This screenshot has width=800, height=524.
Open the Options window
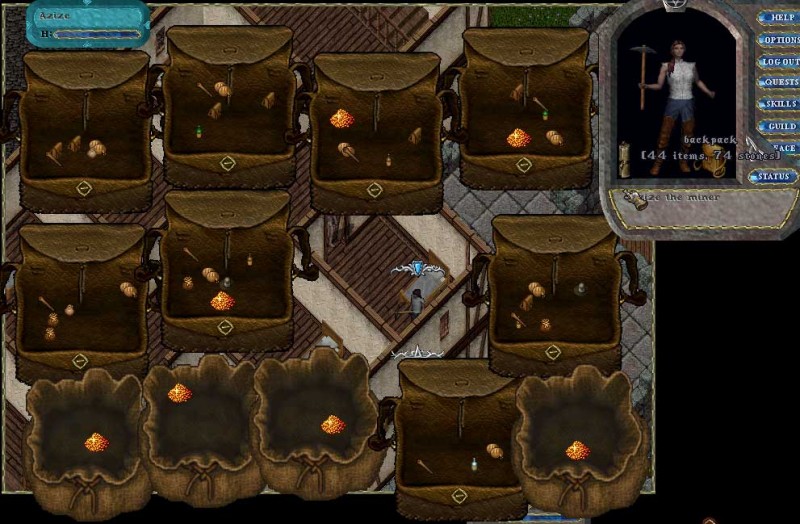click(780, 40)
